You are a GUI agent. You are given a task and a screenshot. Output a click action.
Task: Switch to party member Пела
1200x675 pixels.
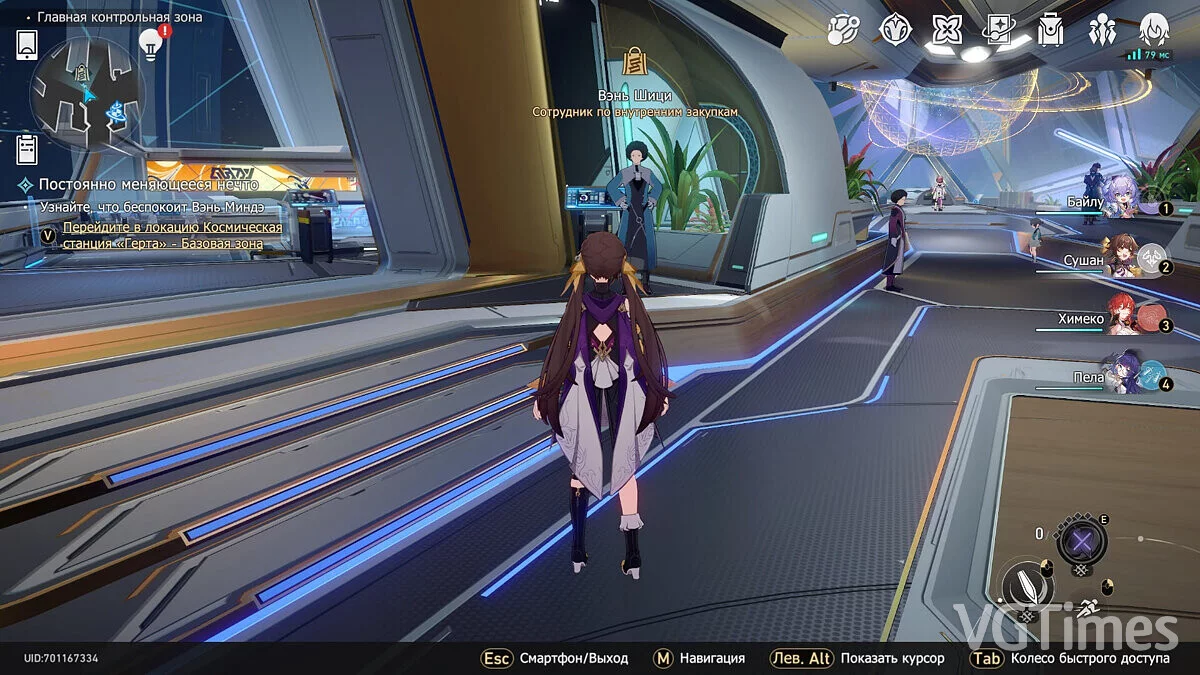[x=1120, y=377]
